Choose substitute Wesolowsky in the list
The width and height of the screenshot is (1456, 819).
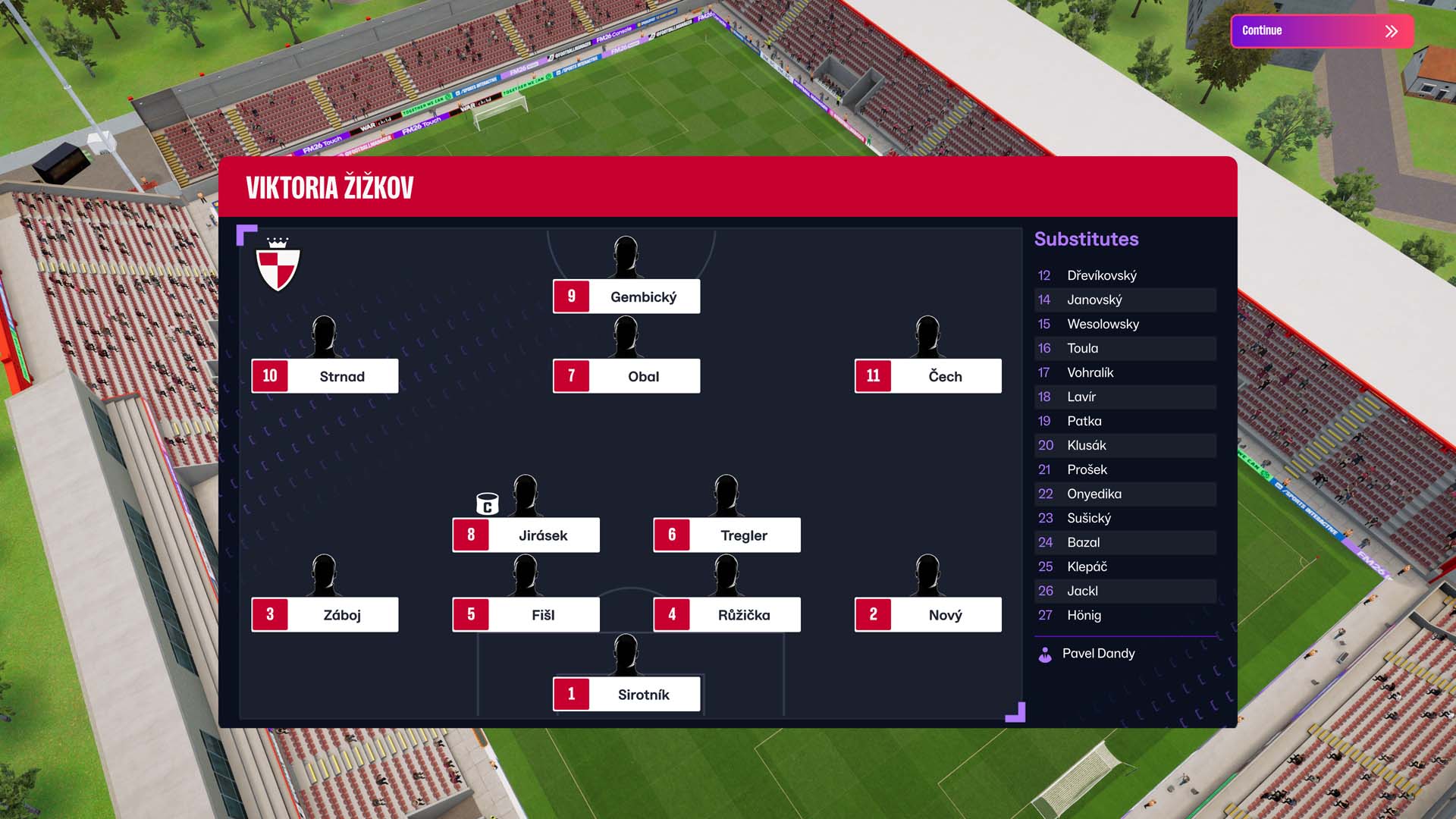(x=1125, y=324)
